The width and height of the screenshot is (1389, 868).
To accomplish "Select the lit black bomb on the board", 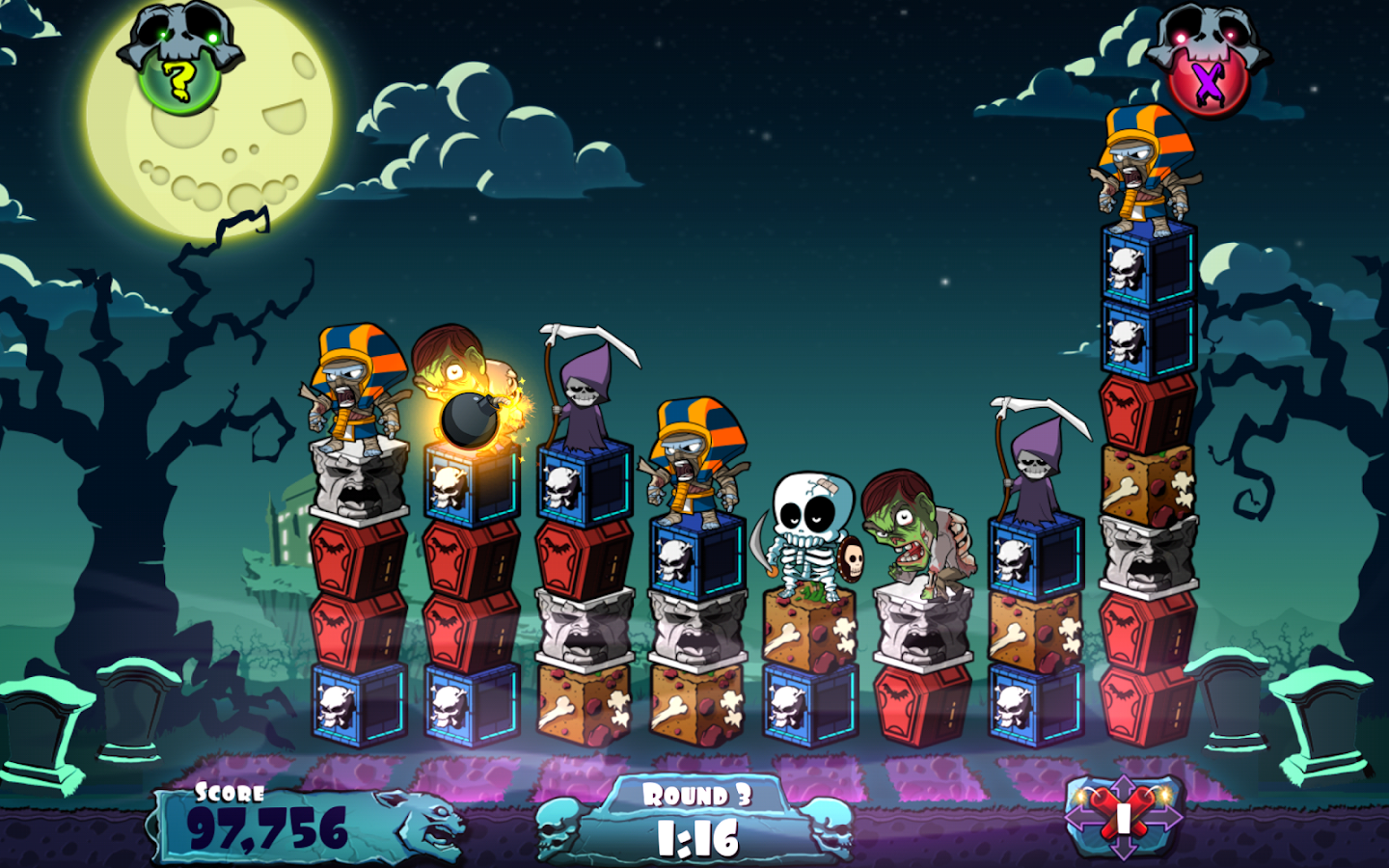I will click(x=470, y=419).
